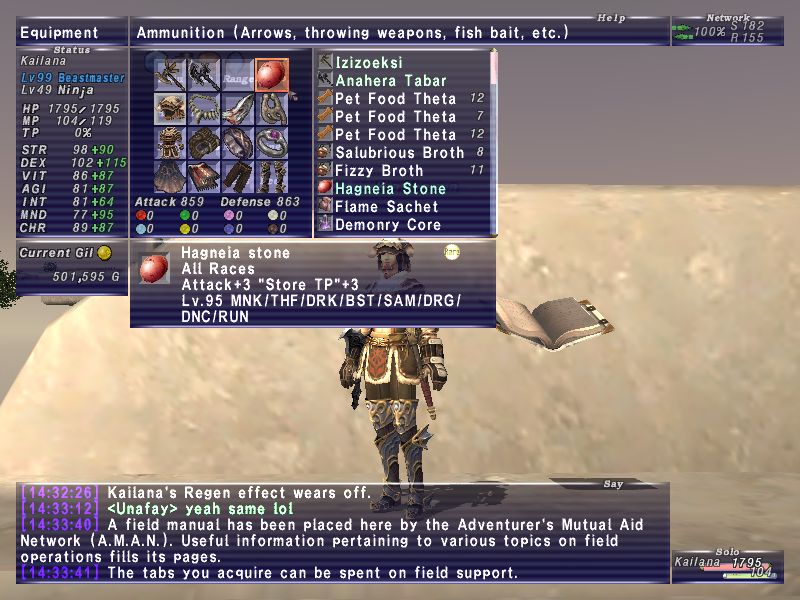The image size is (800, 600).
Task: Select the empty Range equipment slot
Action: [x=238, y=74]
